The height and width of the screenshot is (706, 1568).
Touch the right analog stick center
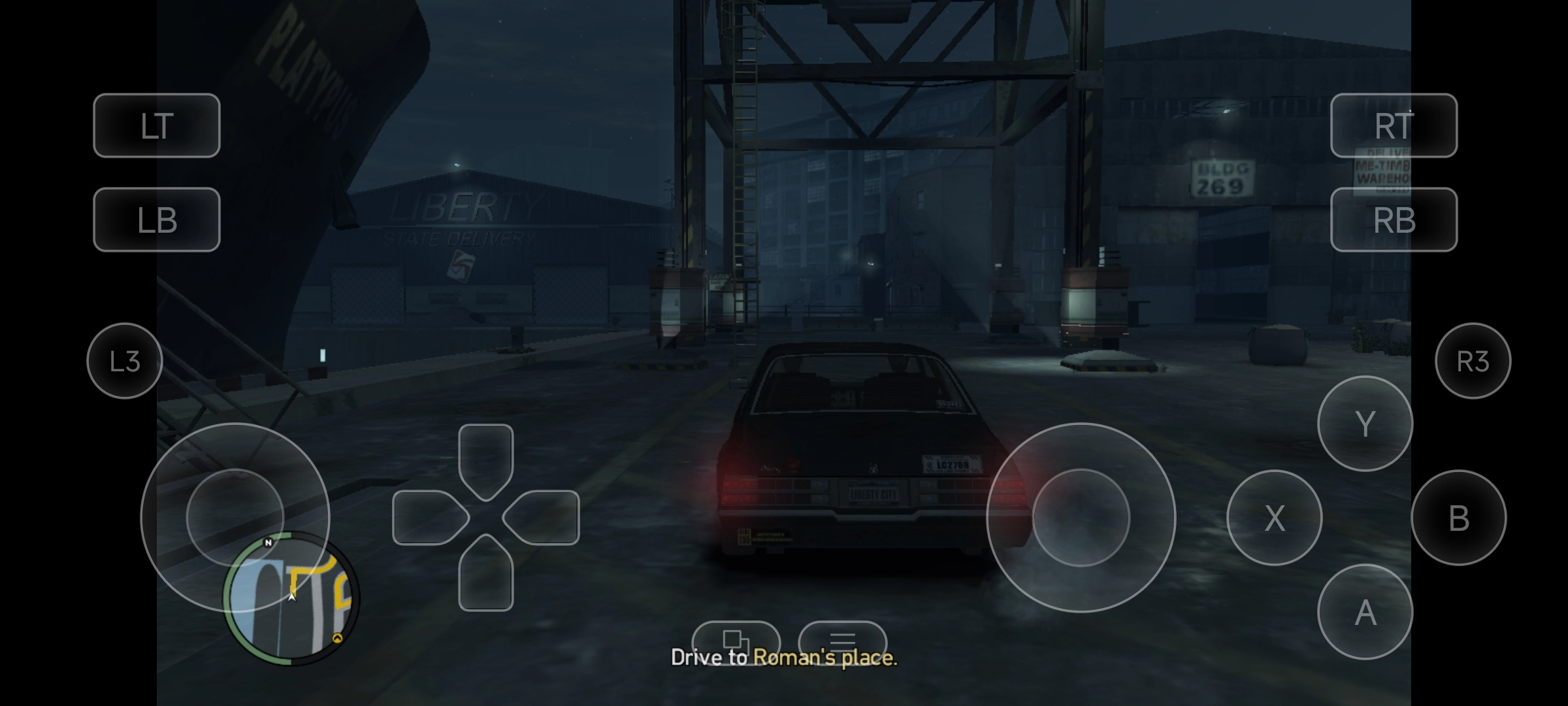(x=1081, y=518)
